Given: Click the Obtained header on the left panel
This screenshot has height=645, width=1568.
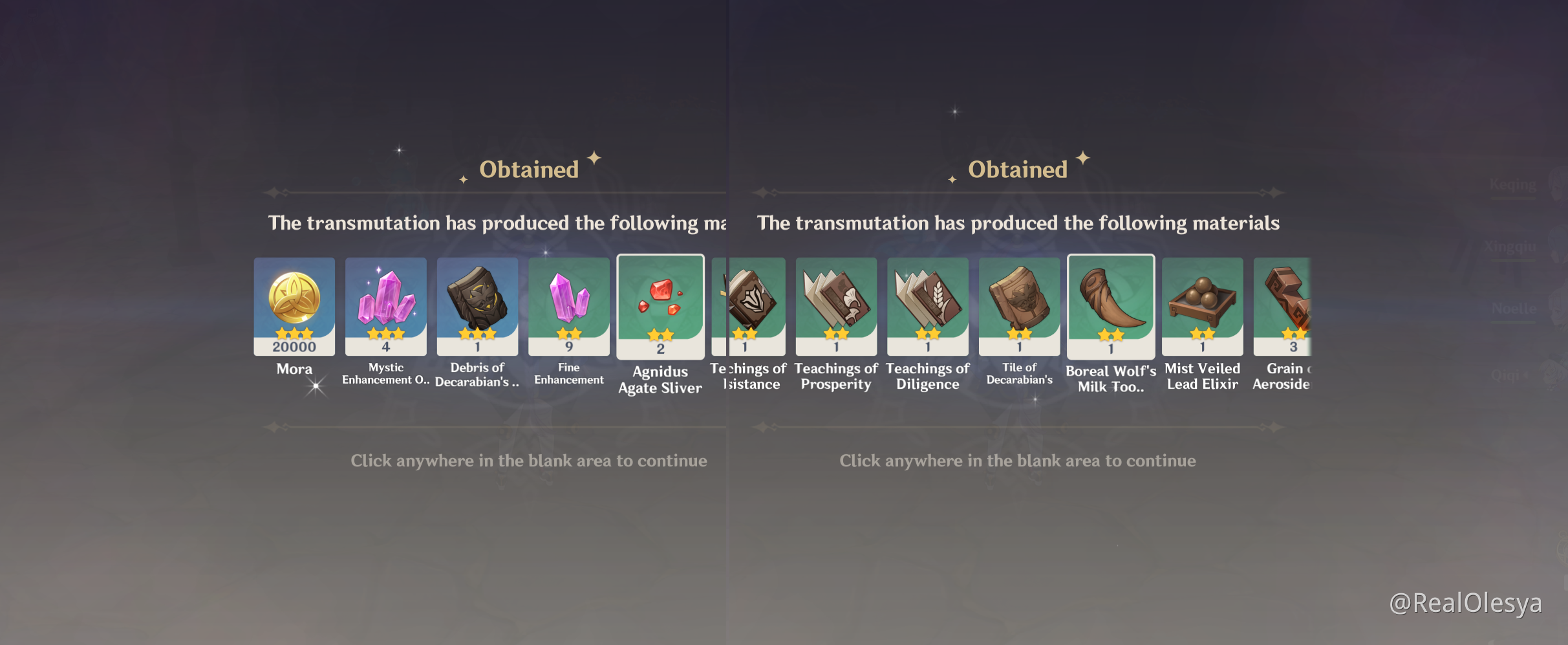Looking at the screenshot, I should [528, 169].
